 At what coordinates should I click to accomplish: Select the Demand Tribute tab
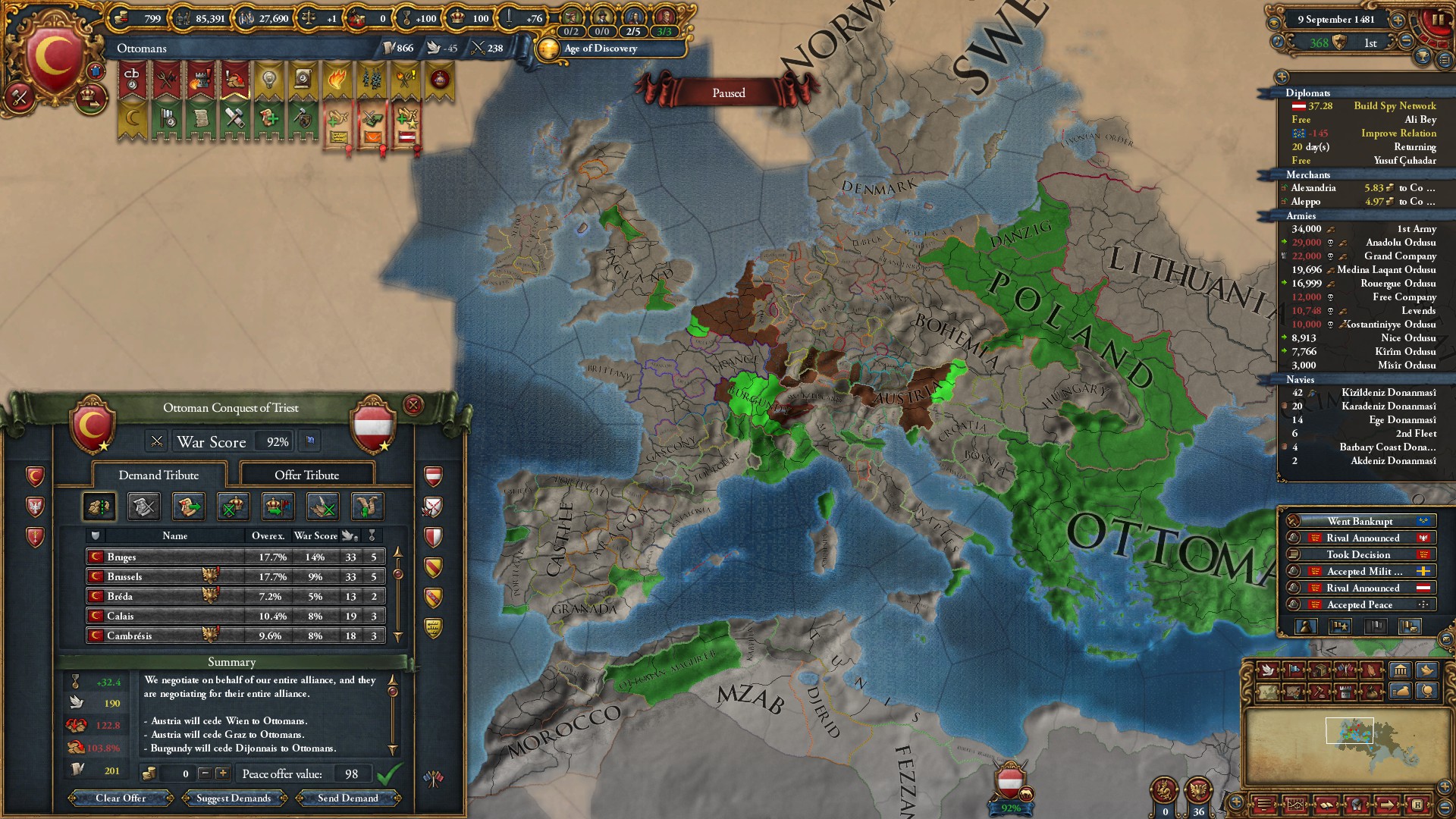(158, 475)
